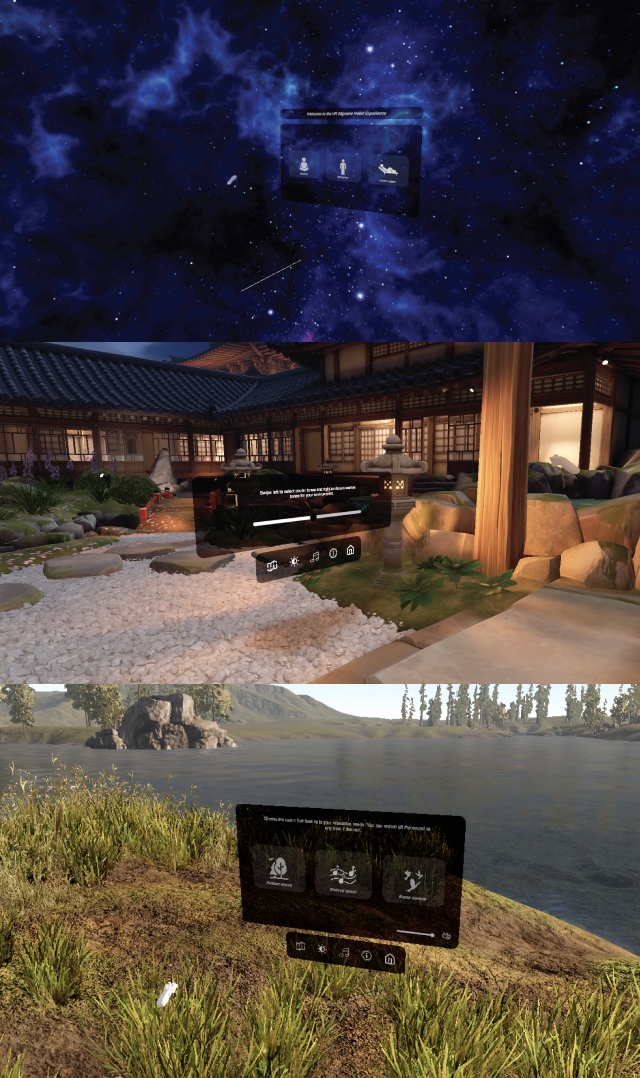This screenshot has height=1078, width=640.
Task: Open the music note icon in the garden toolbar
Action: [314, 556]
